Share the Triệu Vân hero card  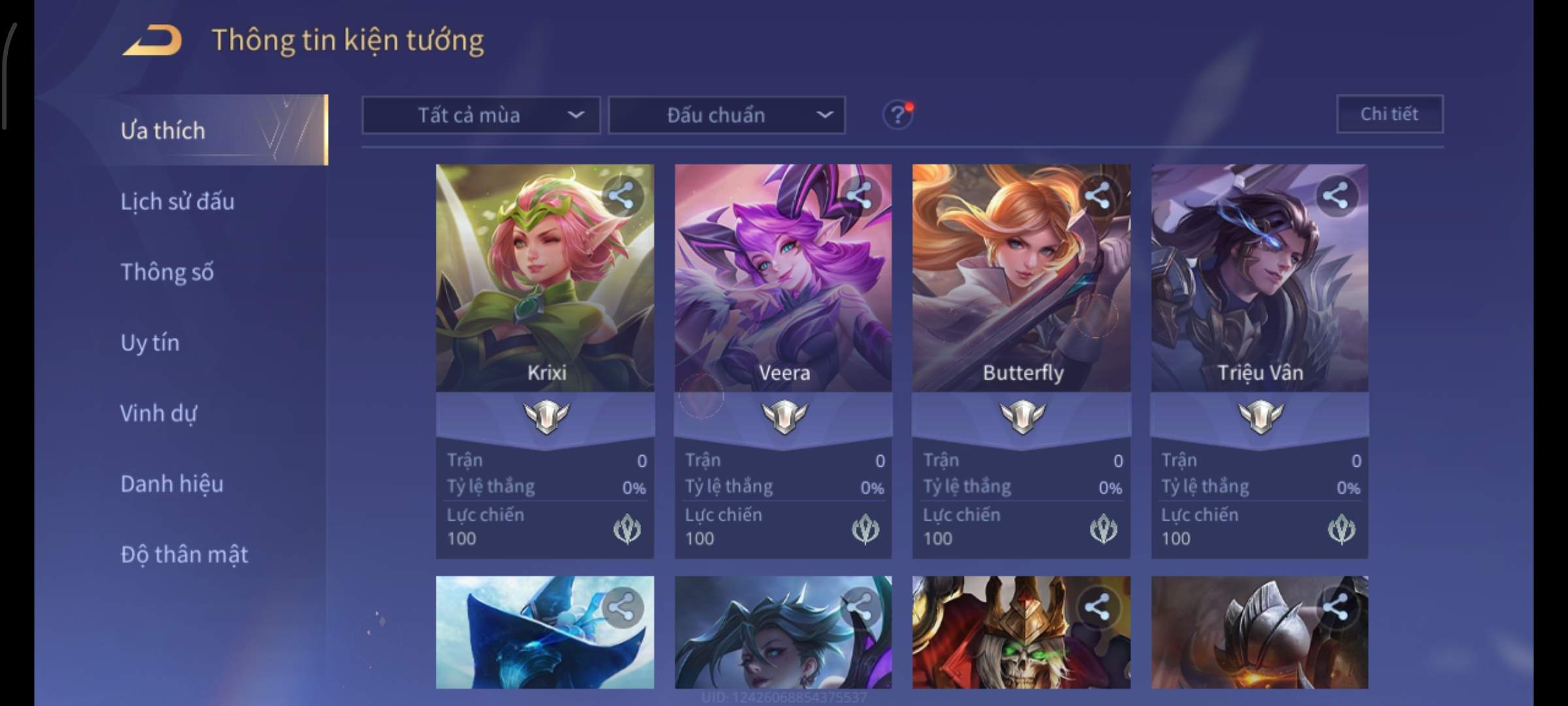(1335, 195)
